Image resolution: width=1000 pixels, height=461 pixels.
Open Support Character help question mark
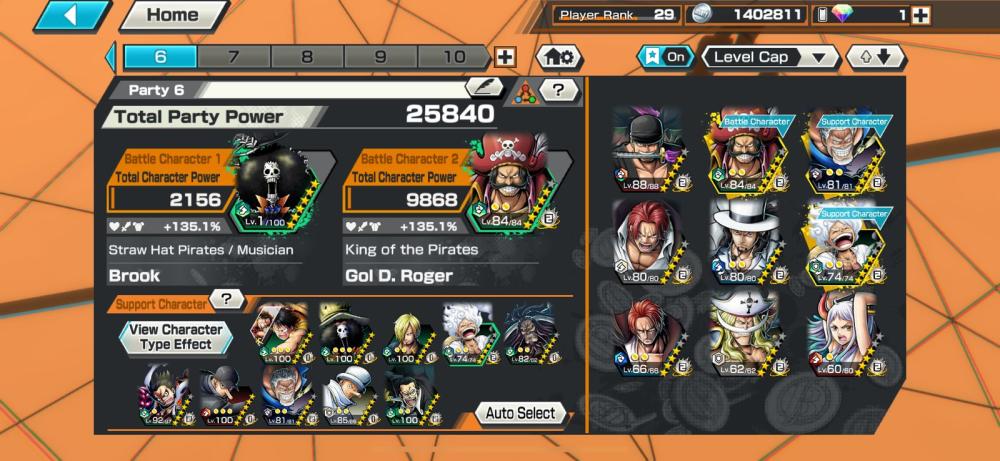point(228,299)
